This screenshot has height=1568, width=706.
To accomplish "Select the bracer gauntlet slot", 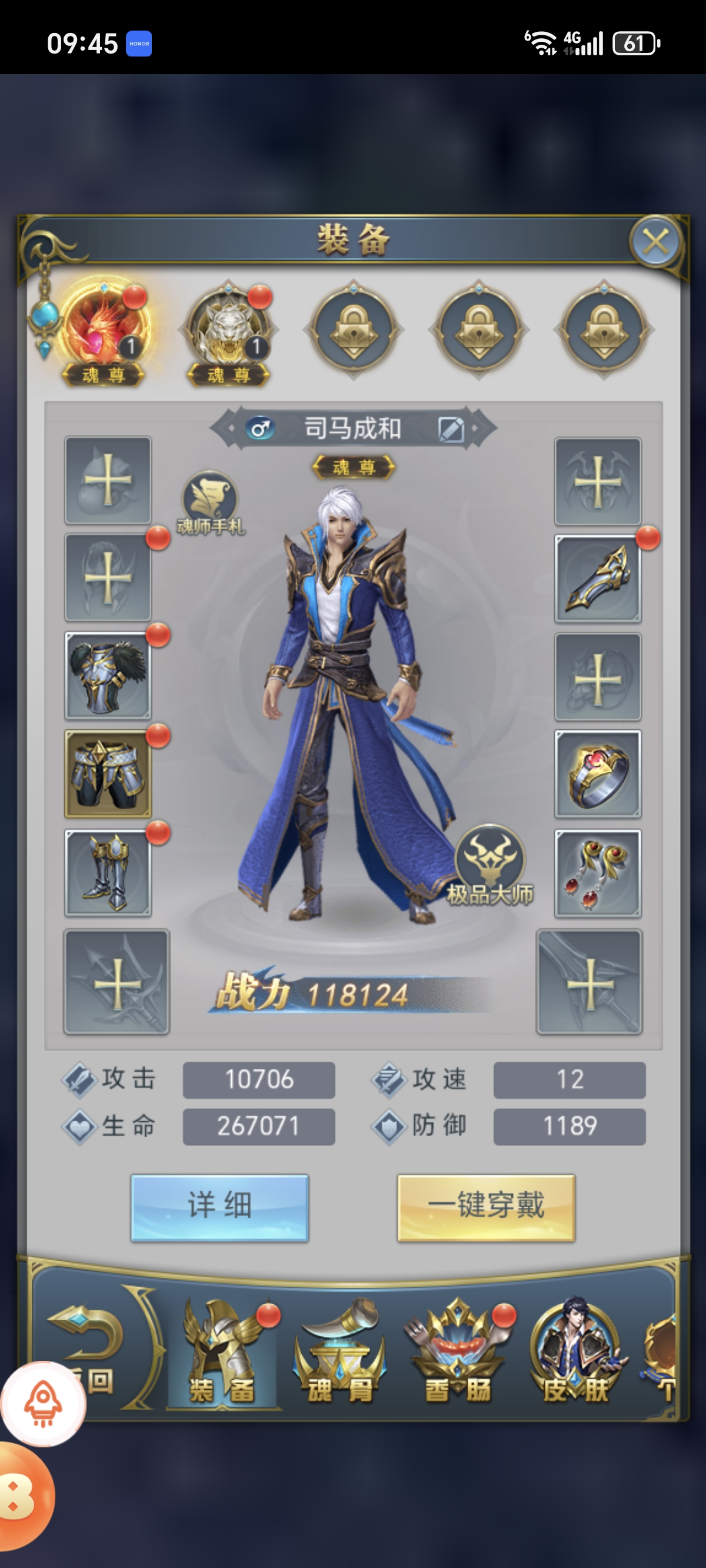I will point(598,579).
